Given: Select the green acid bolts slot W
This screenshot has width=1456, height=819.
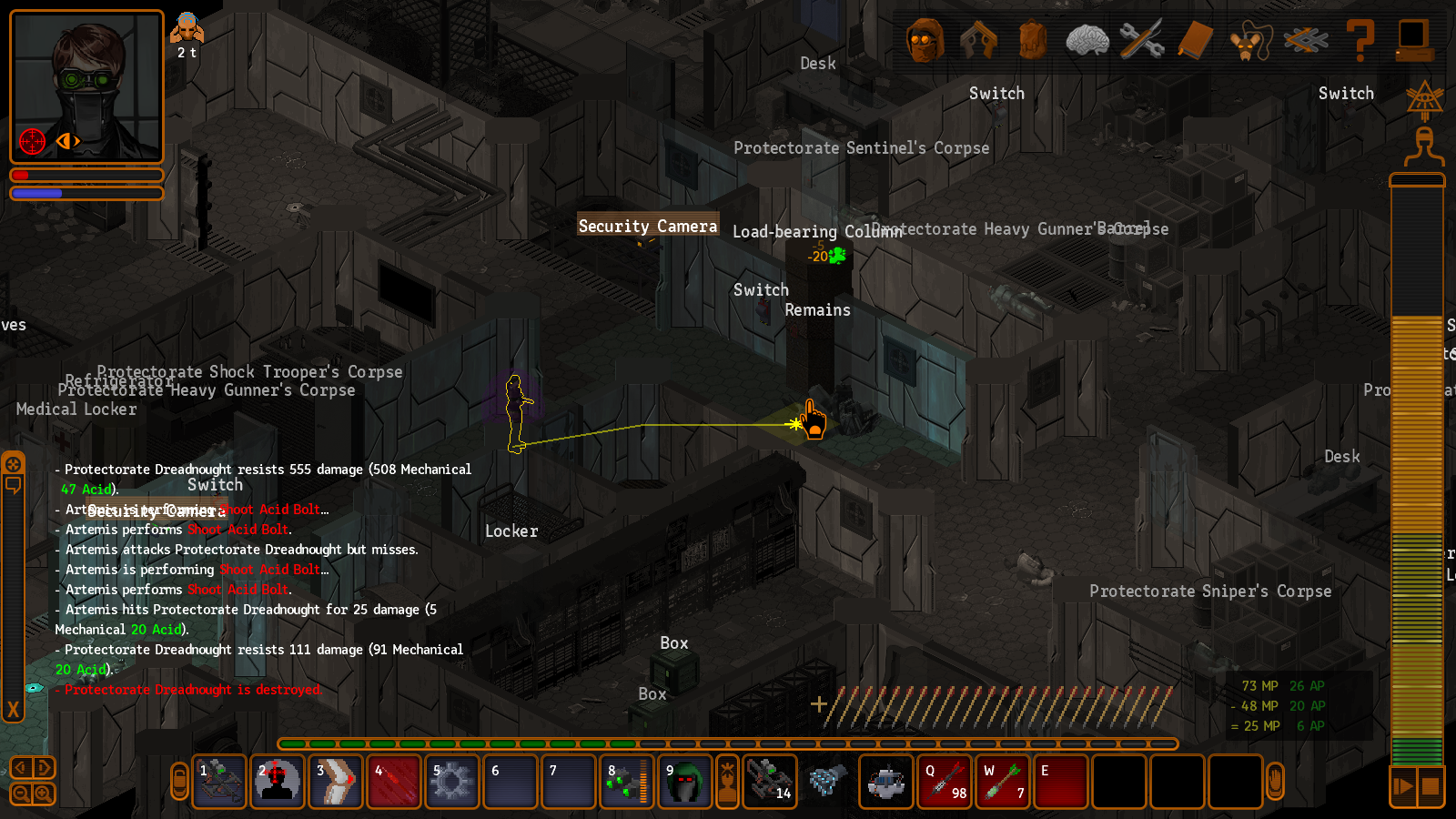Looking at the screenshot, I should click(1004, 782).
